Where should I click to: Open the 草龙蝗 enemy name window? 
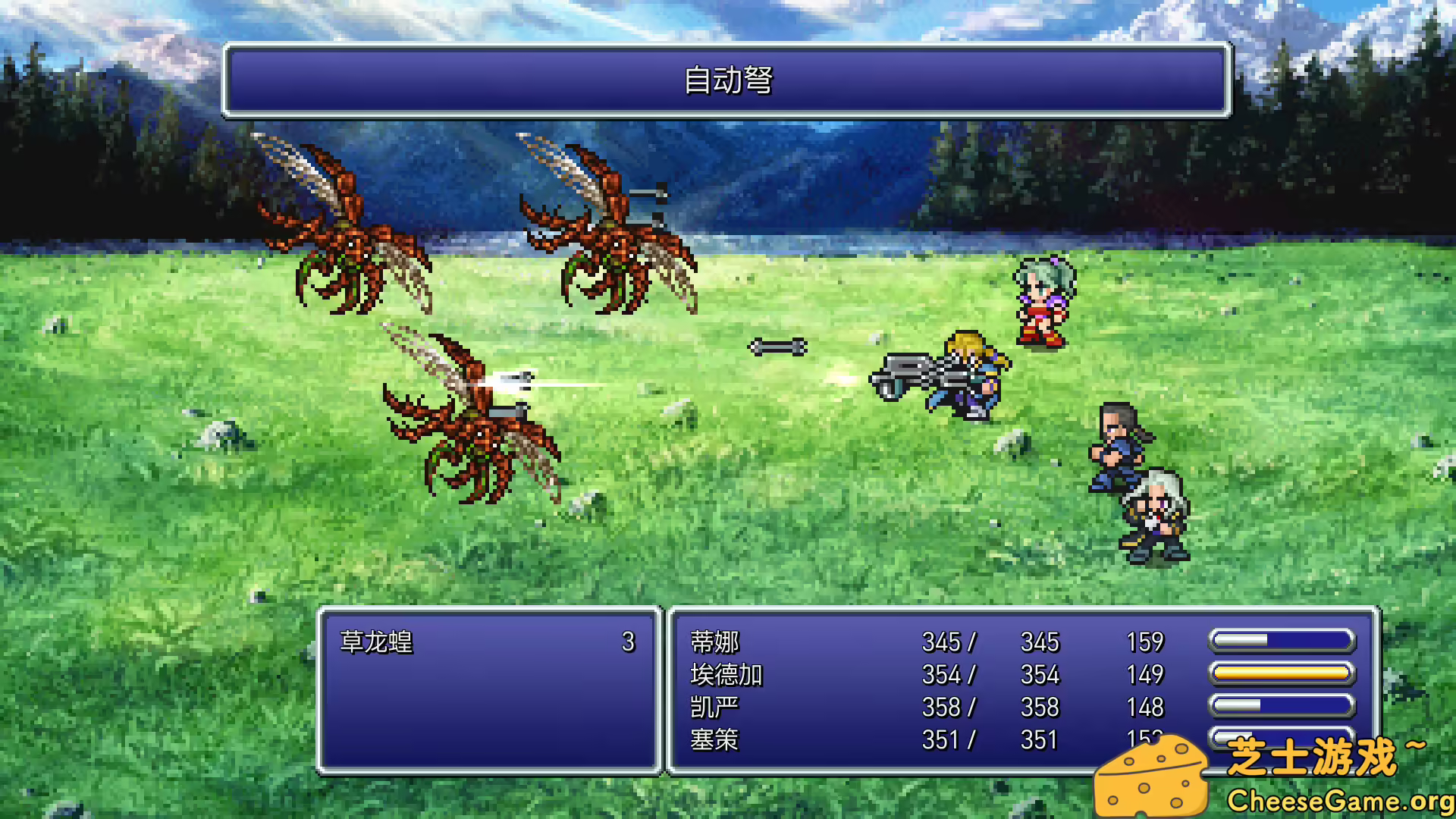[x=375, y=641]
